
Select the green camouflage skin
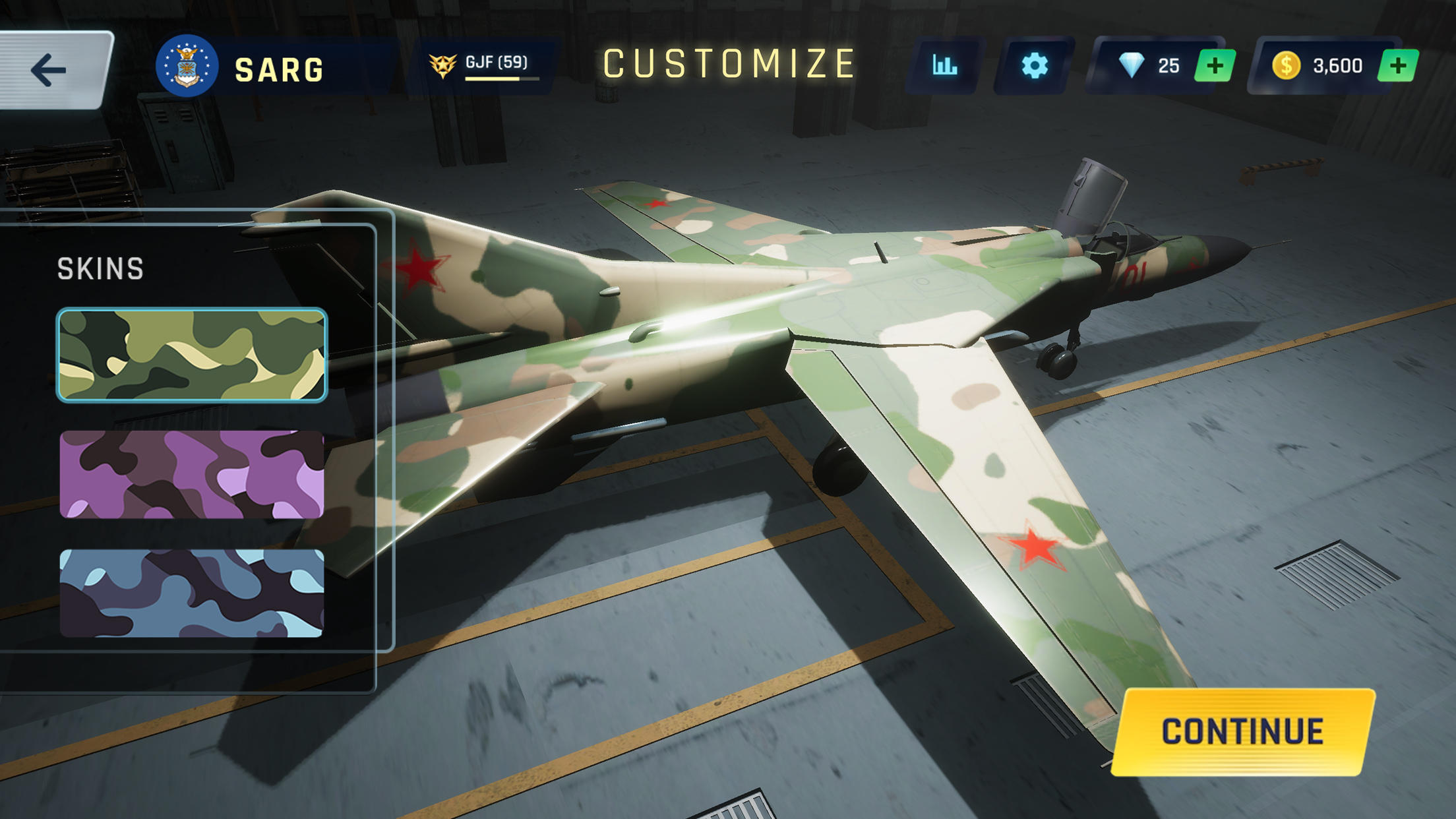point(192,355)
